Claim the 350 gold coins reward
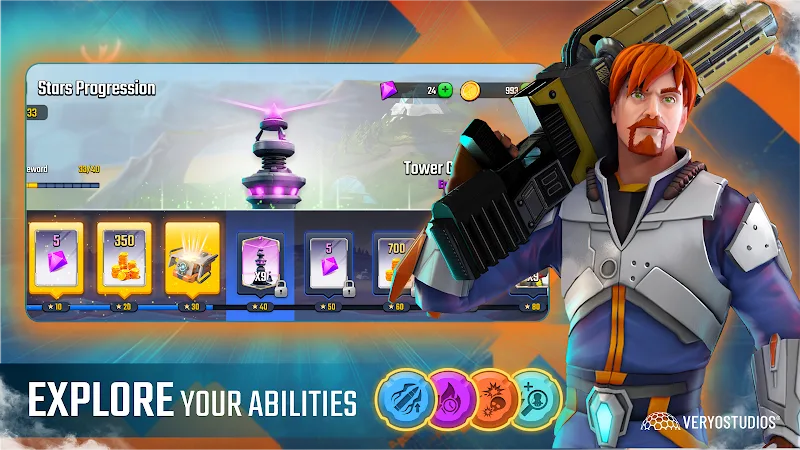Screen dimensions: 800x450 (124, 257)
